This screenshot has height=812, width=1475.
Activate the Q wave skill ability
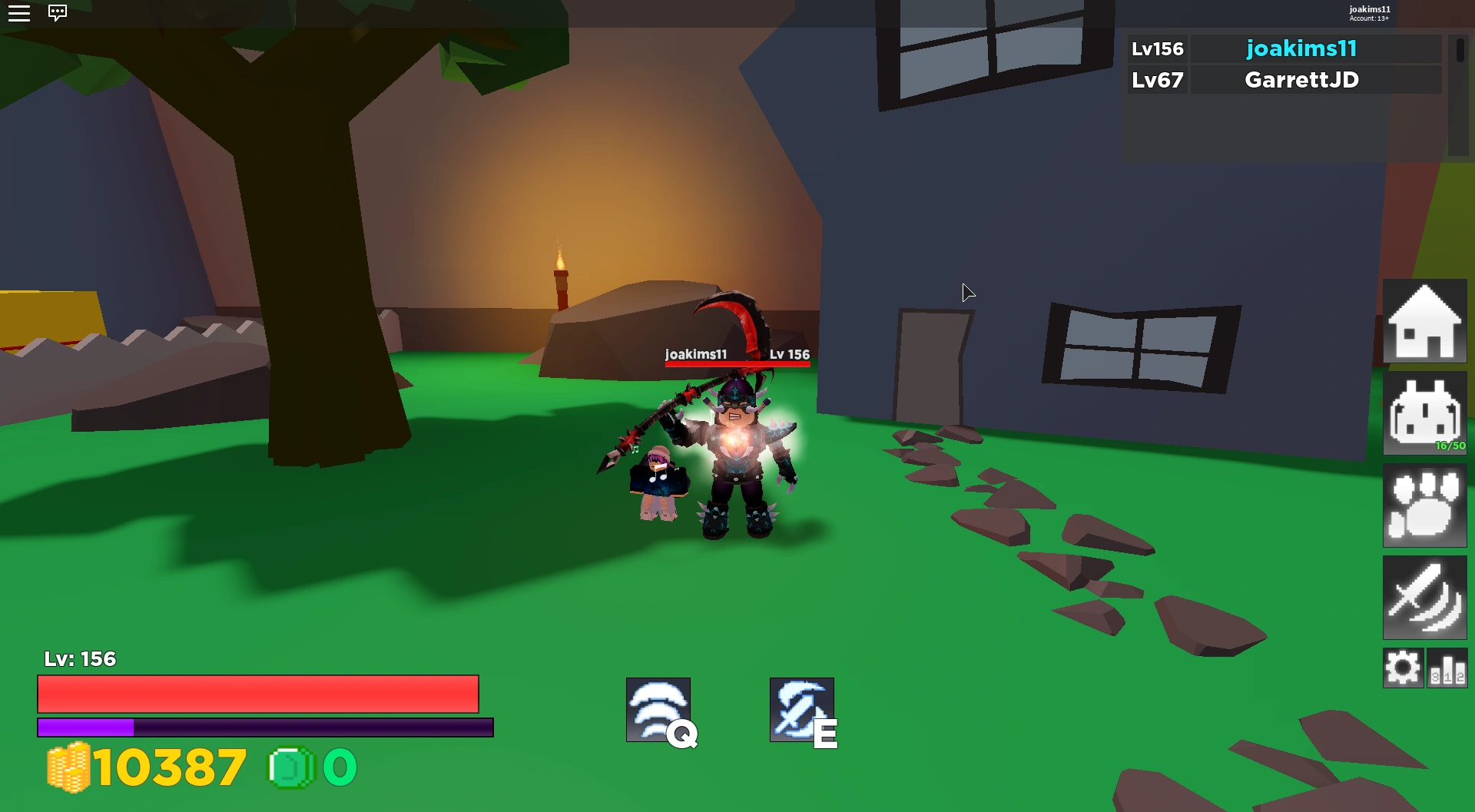(659, 708)
